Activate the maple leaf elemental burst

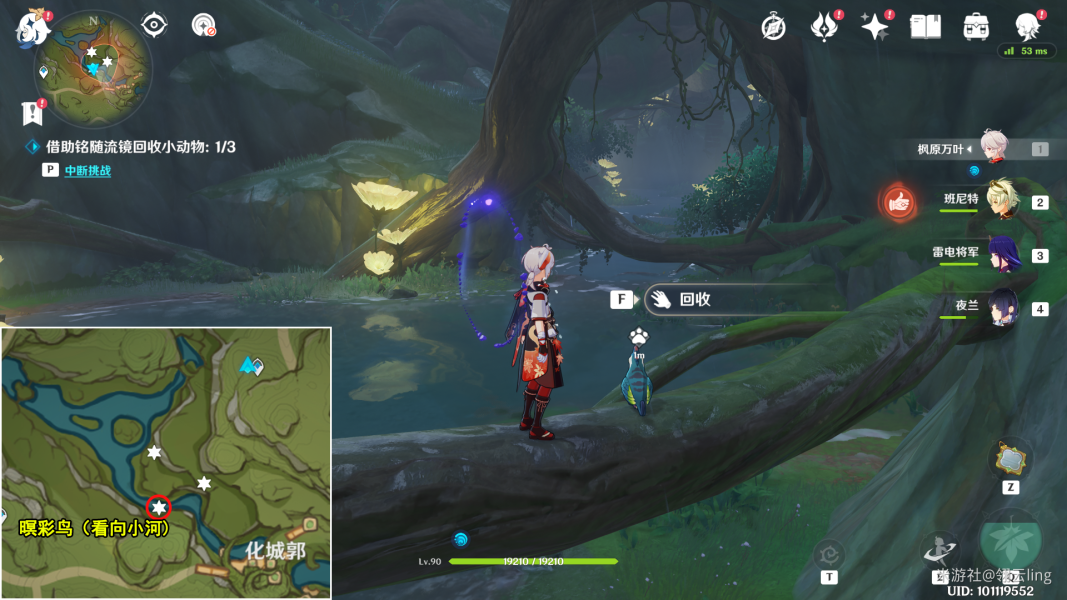tap(1010, 541)
